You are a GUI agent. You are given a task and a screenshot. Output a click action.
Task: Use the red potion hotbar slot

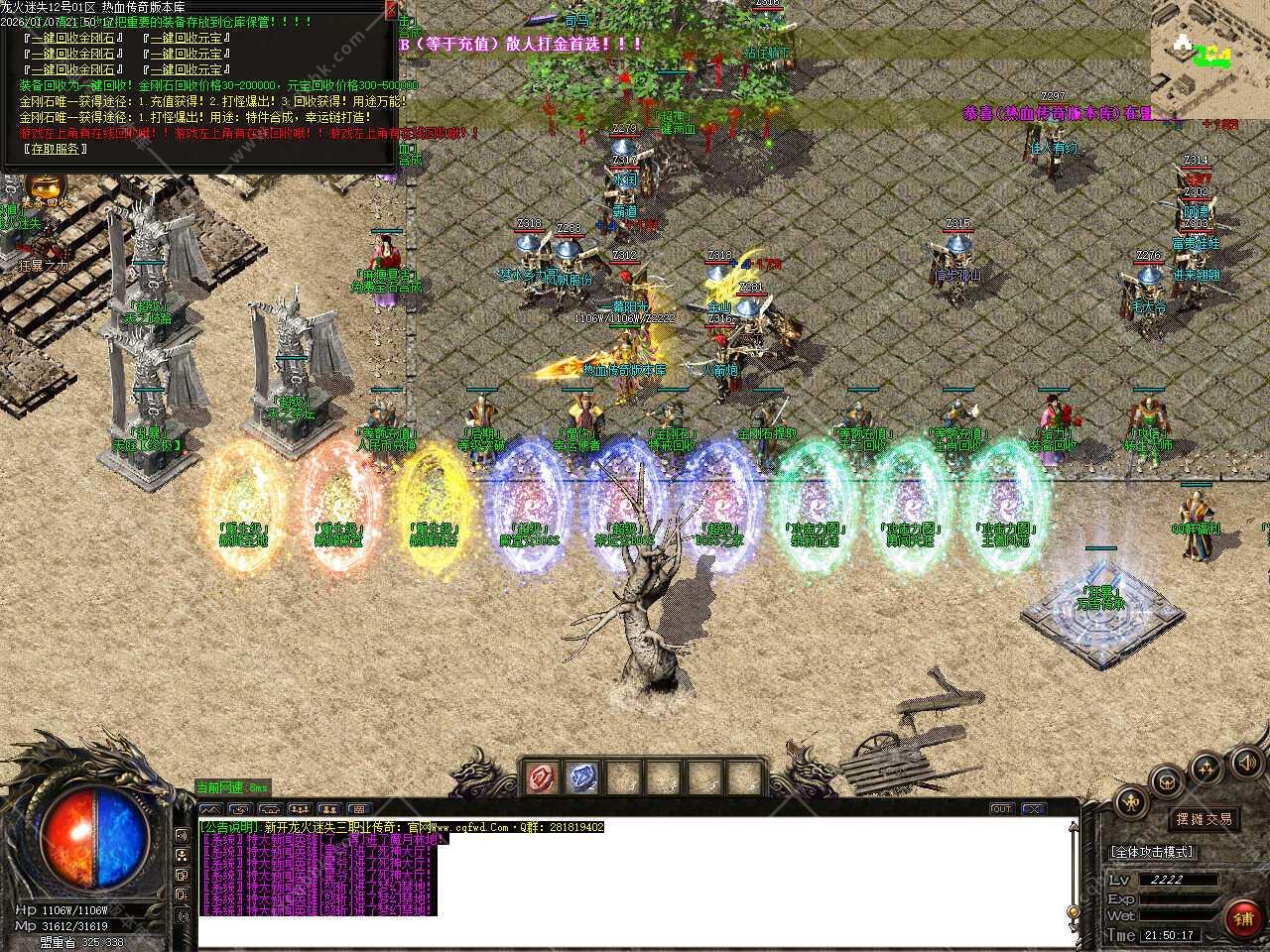tap(543, 777)
